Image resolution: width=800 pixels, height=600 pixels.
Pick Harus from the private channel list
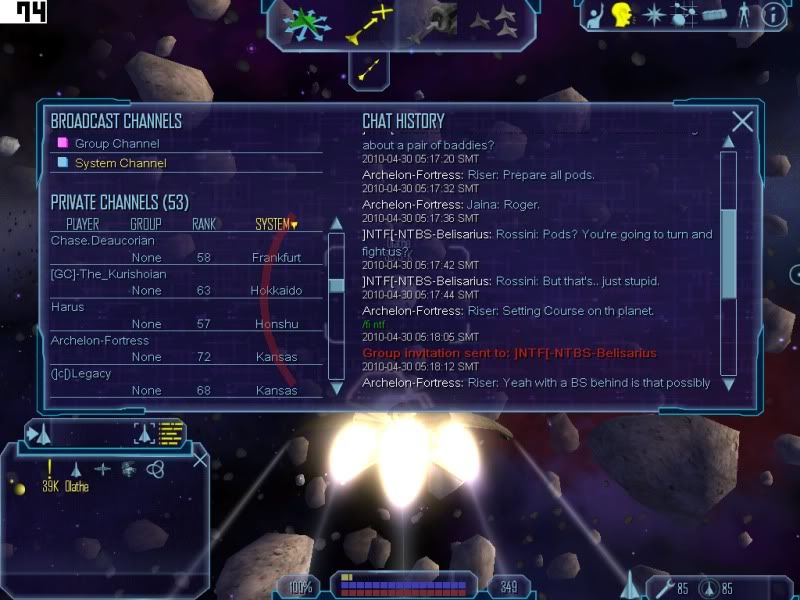click(x=67, y=307)
